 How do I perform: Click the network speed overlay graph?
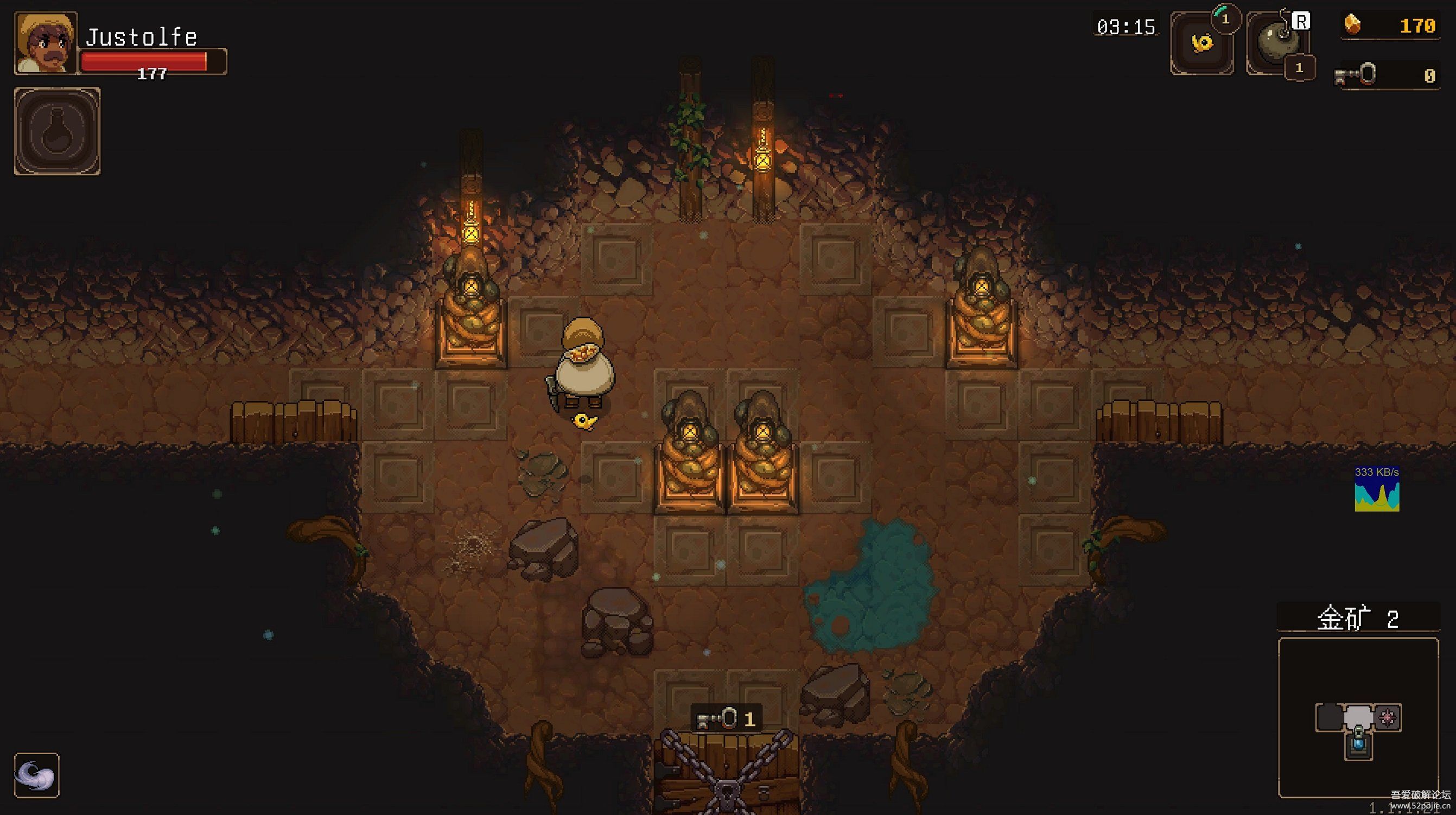click(1377, 489)
